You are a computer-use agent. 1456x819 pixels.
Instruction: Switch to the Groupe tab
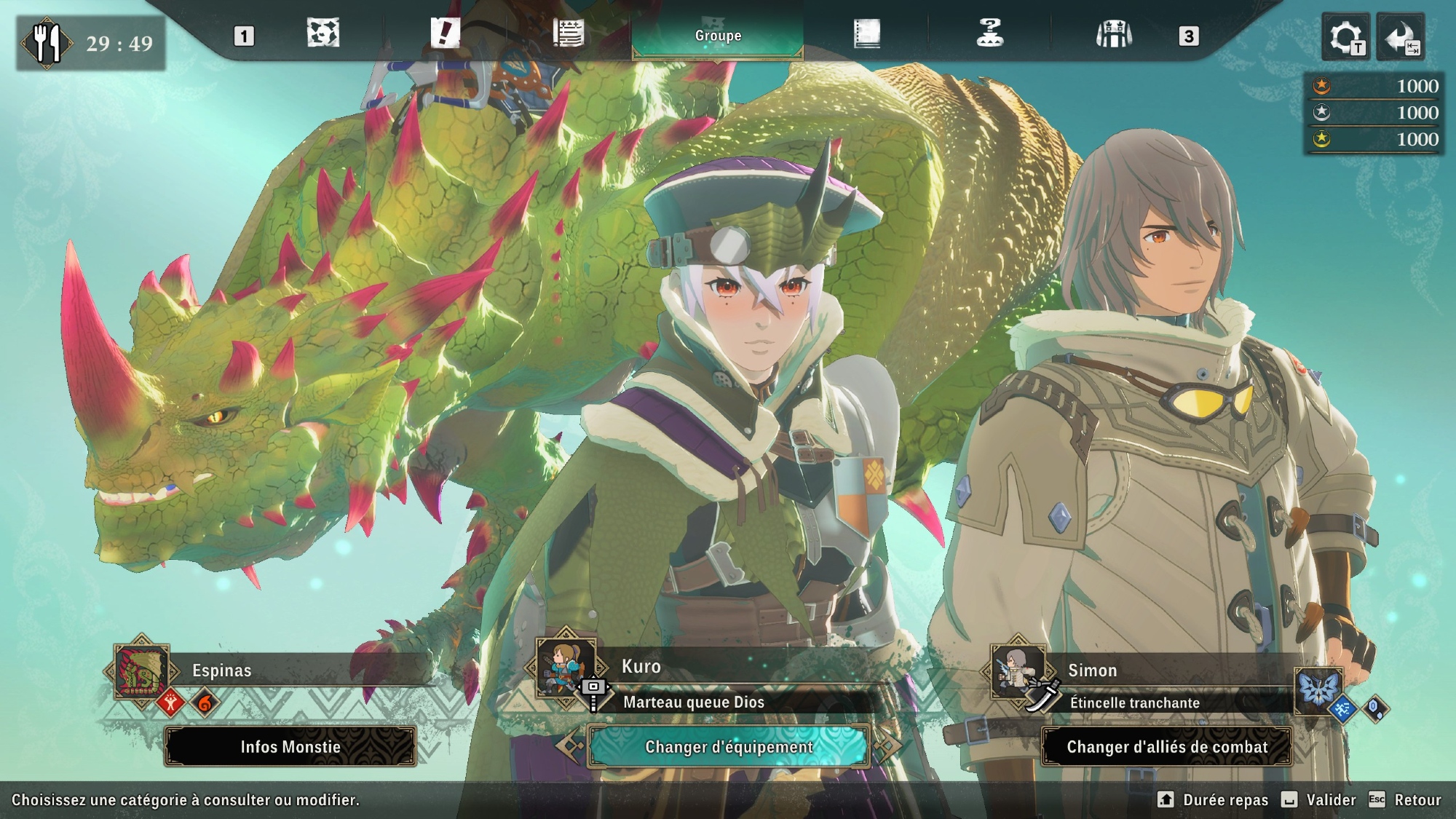[x=718, y=35]
